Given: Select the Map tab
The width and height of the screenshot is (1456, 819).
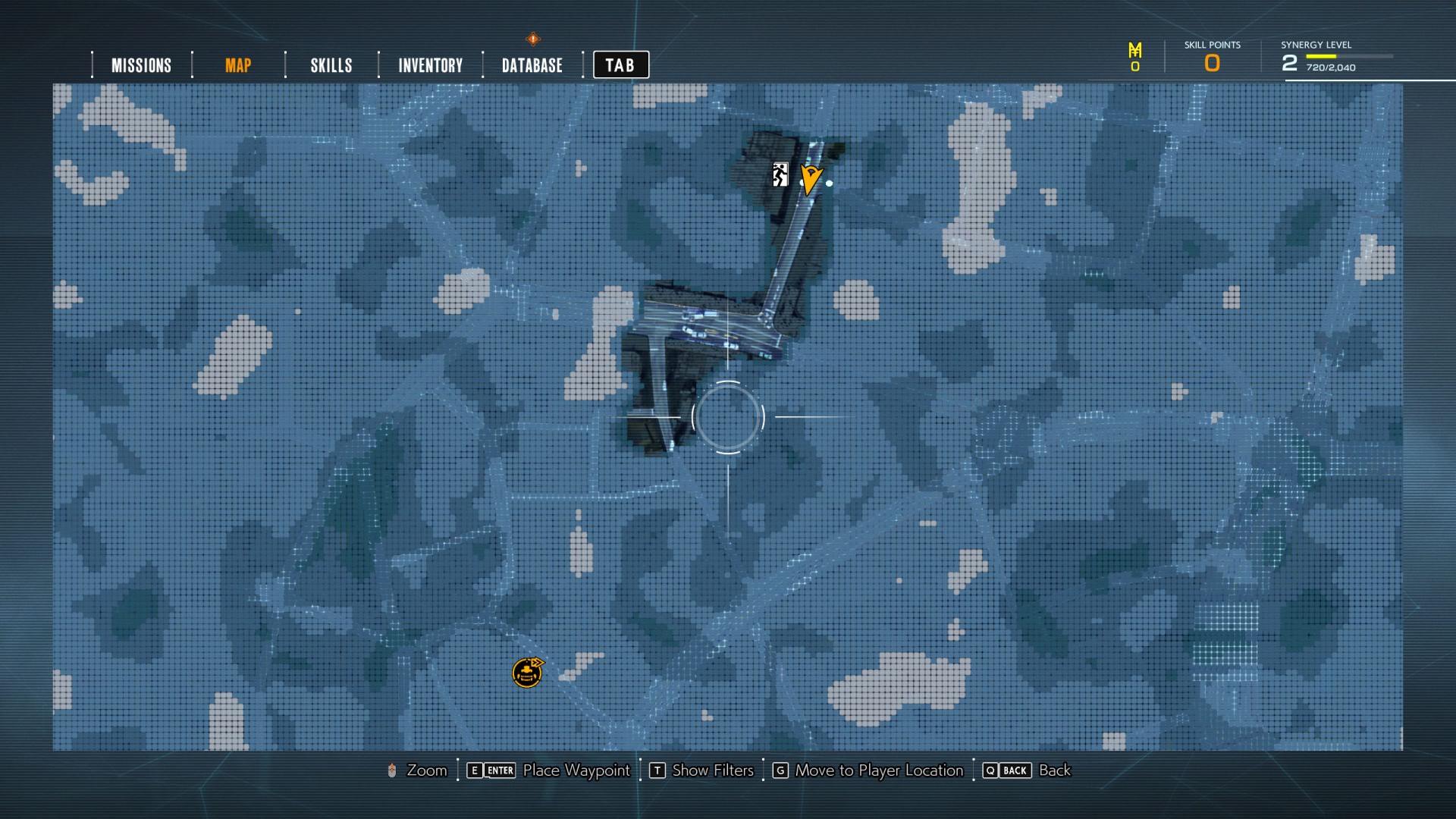Looking at the screenshot, I should [x=238, y=65].
